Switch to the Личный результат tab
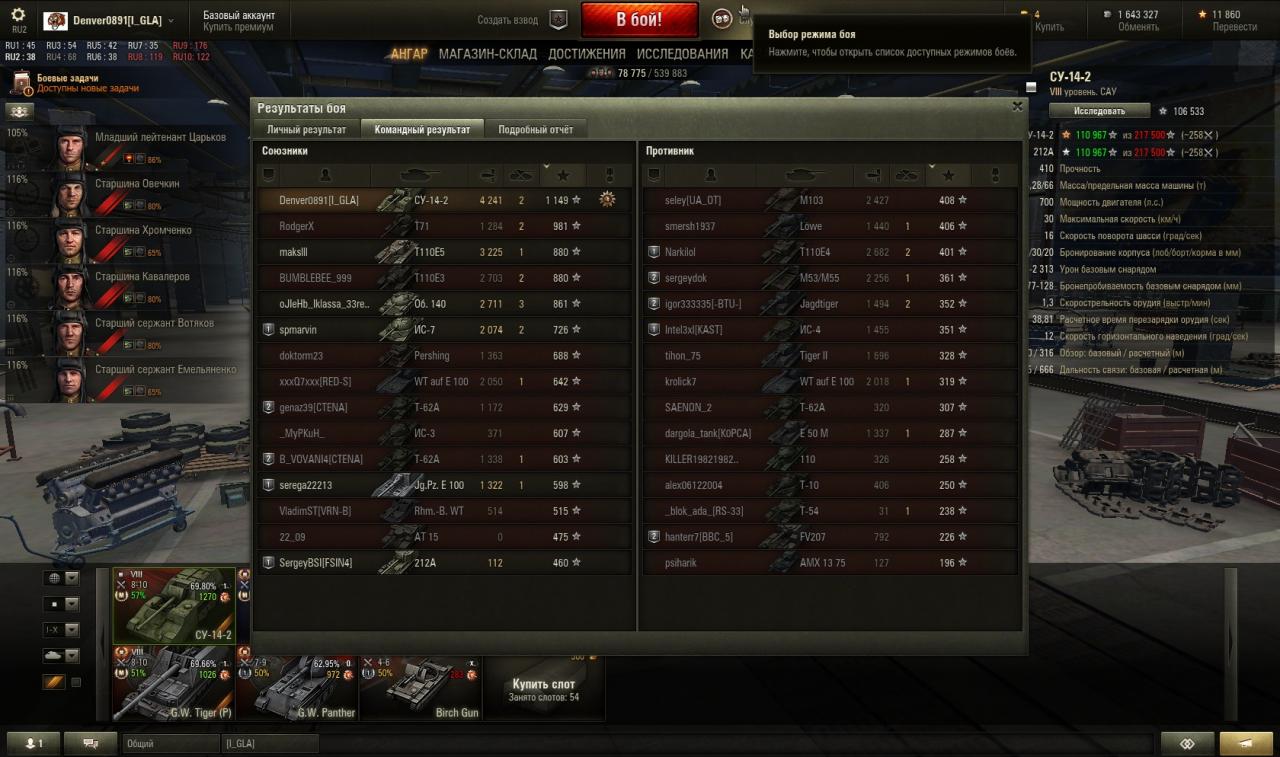Image resolution: width=1280 pixels, height=757 pixels. pyautogui.click(x=306, y=130)
